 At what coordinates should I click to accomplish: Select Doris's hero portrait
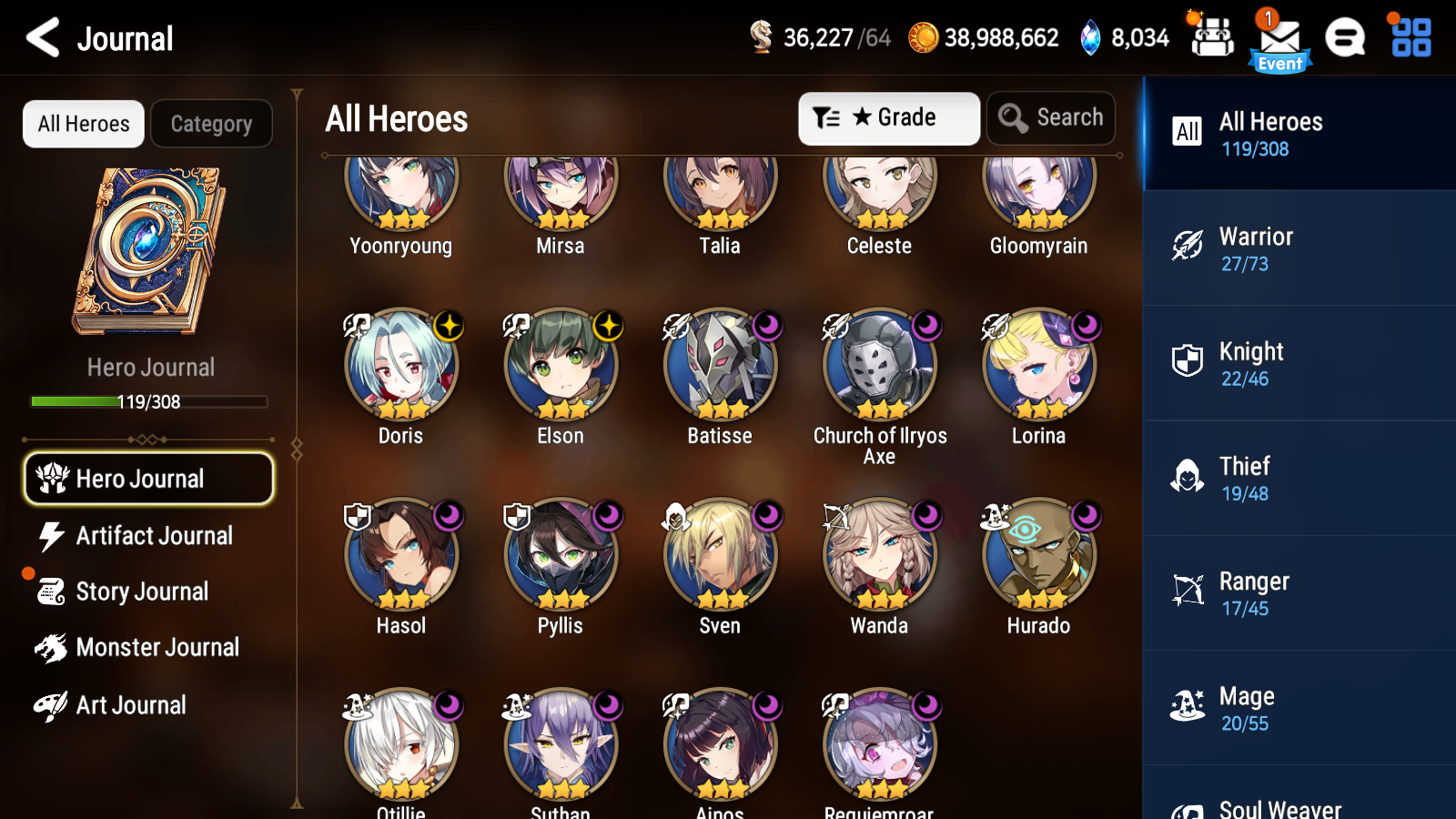(x=401, y=365)
